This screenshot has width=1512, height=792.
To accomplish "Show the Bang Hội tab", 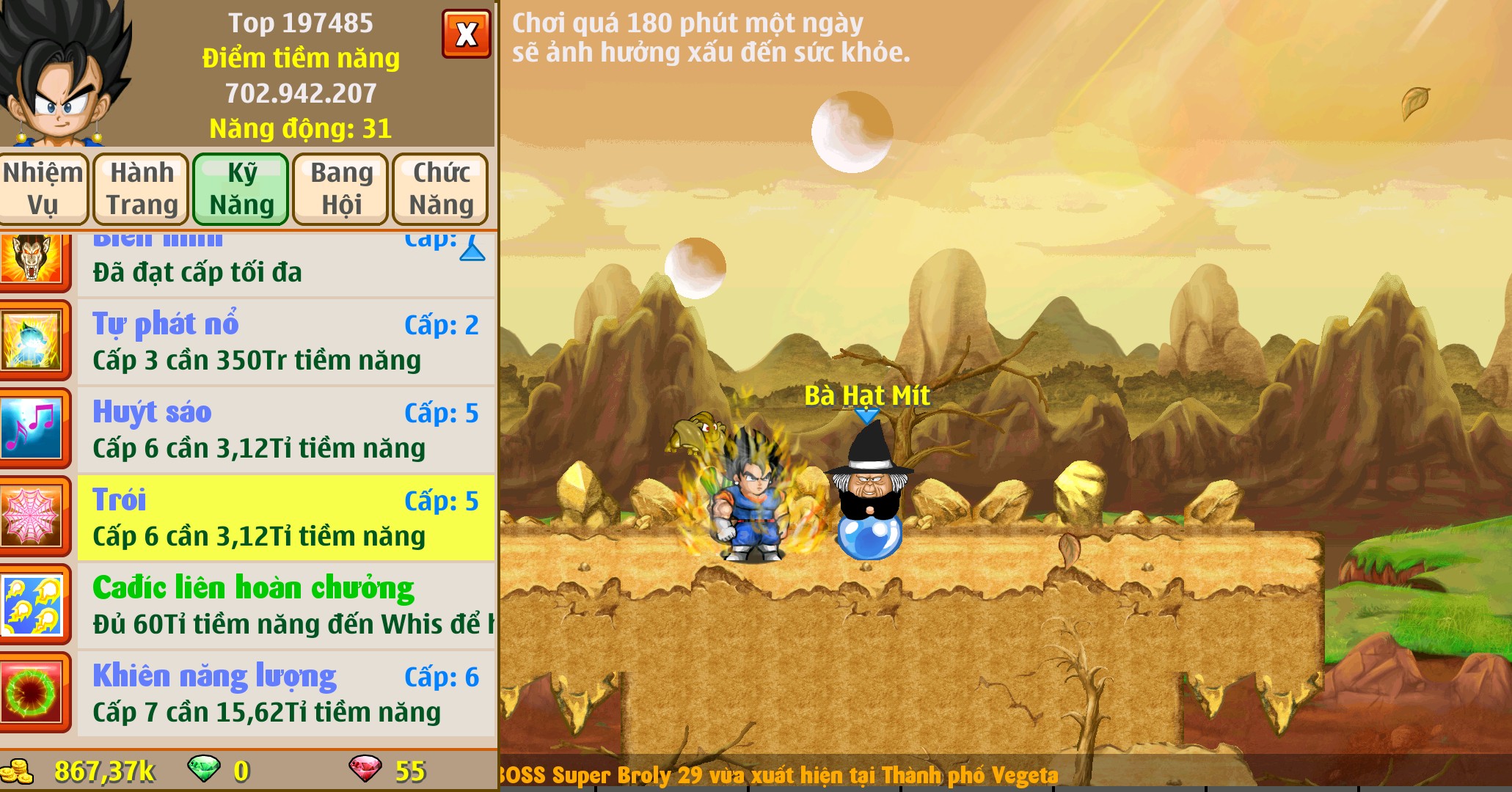I will [341, 188].
